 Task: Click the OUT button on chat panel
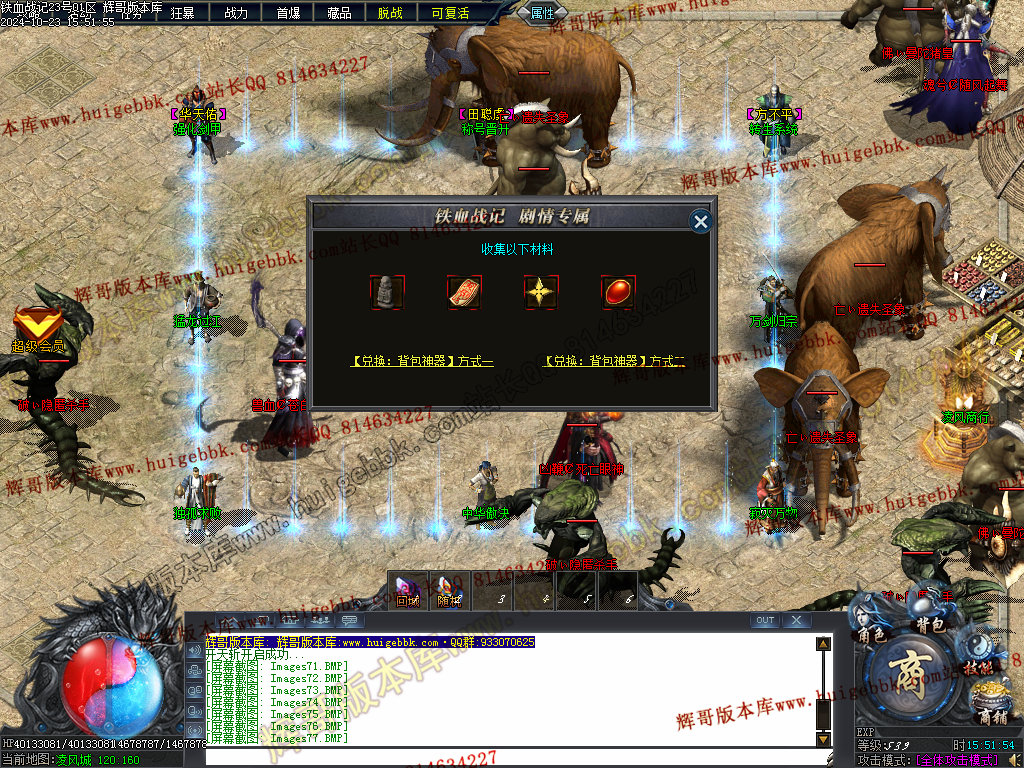[x=765, y=620]
